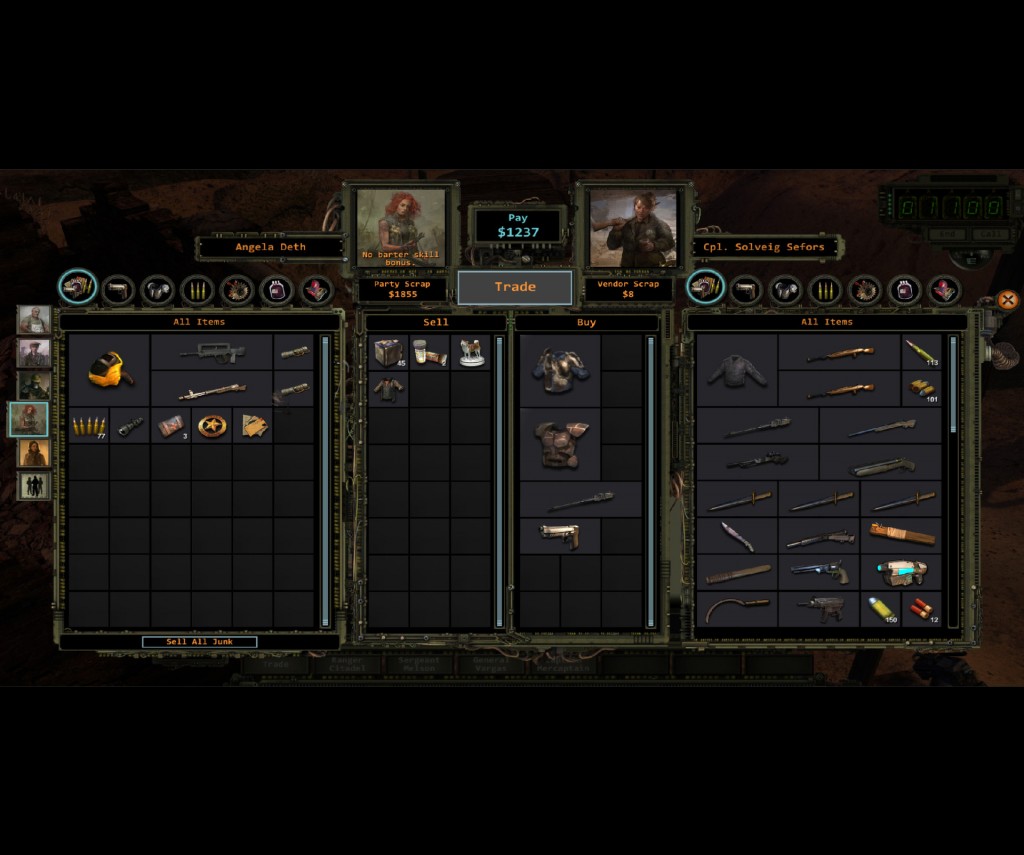The height and width of the screenshot is (855, 1024).
Task: Choose the submachine gun in vendor inventory
Action: tap(819, 608)
